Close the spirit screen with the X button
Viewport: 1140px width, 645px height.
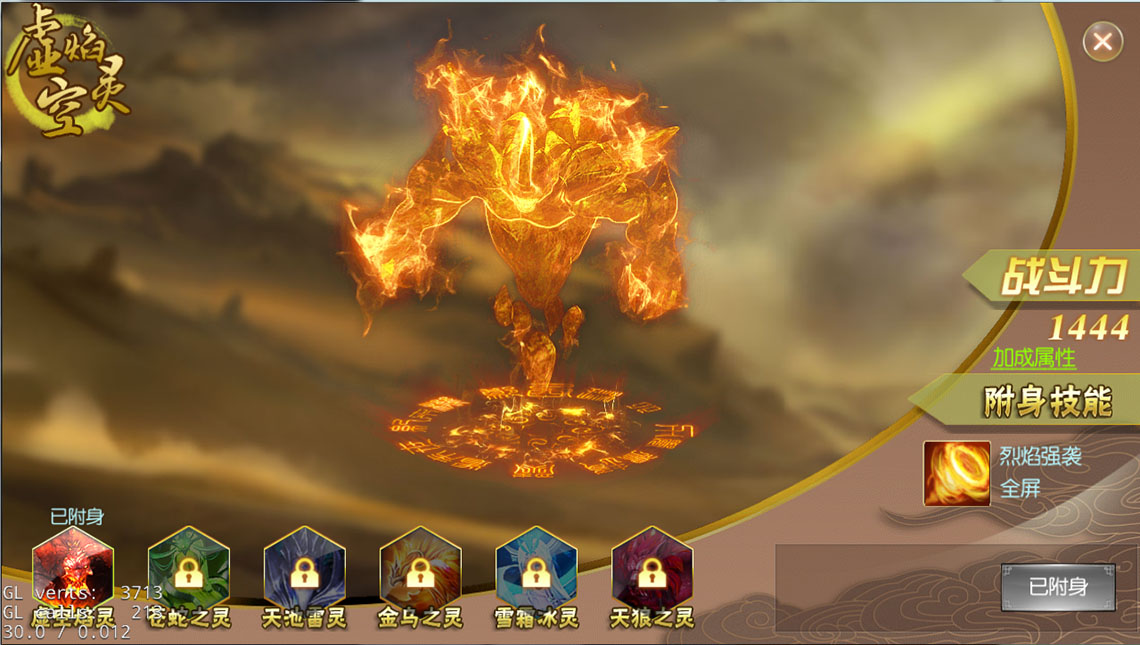click(x=1102, y=42)
